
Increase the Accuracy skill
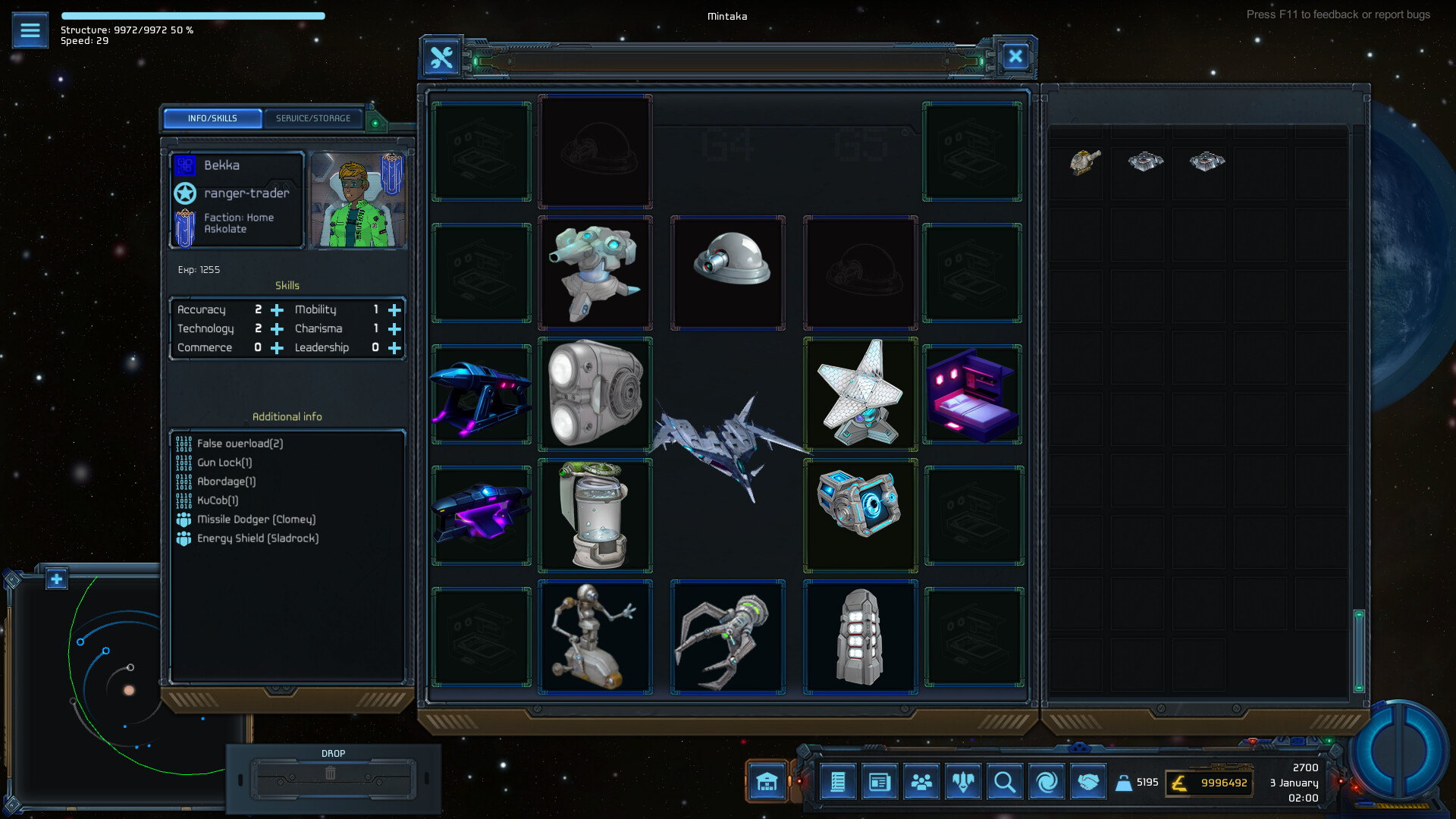(x=277, y=309)
